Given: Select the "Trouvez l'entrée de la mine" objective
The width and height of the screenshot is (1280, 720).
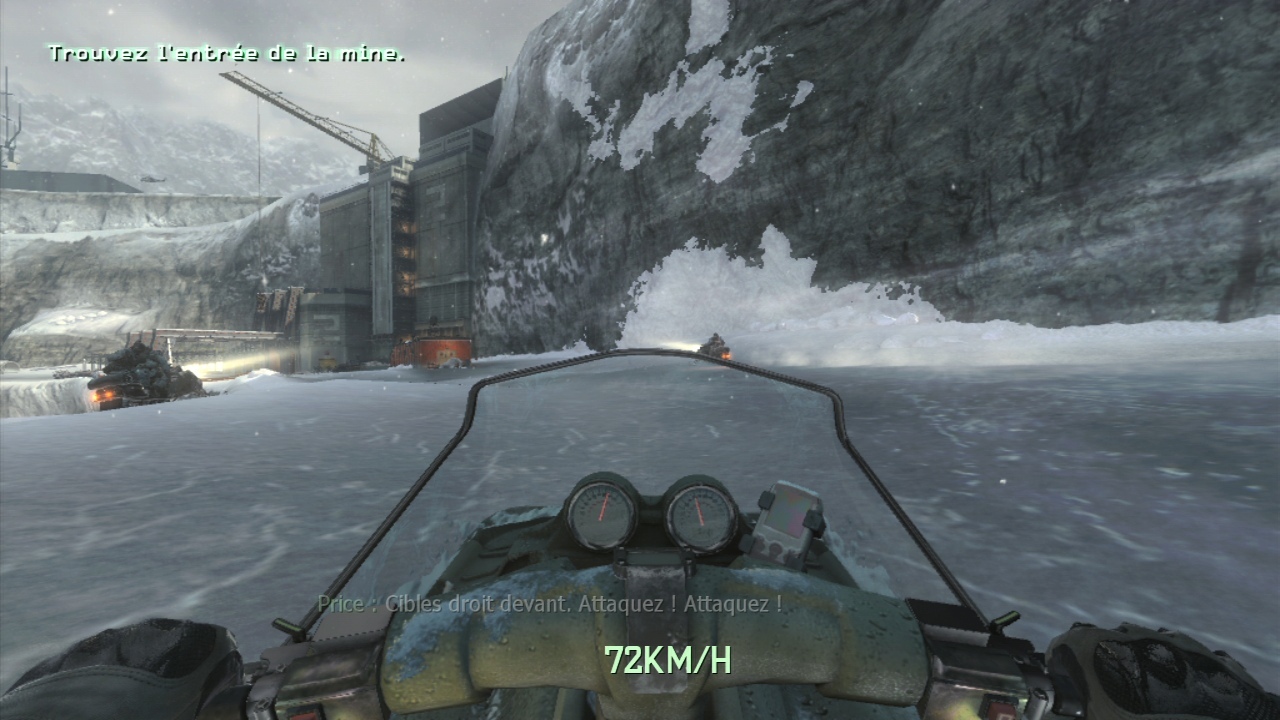Looking at the screenshot, I should (x=226, y=53).
